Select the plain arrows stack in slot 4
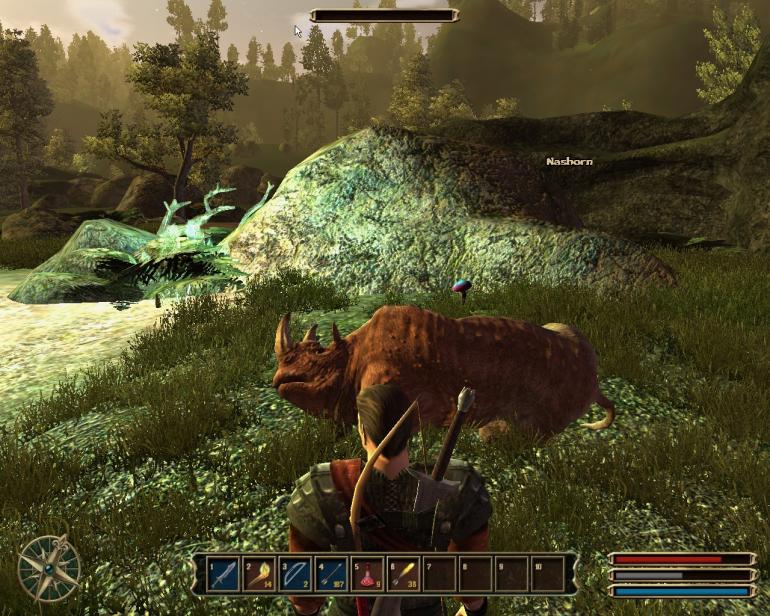This screenshot has height=616, width=770. tap(331, 574)
